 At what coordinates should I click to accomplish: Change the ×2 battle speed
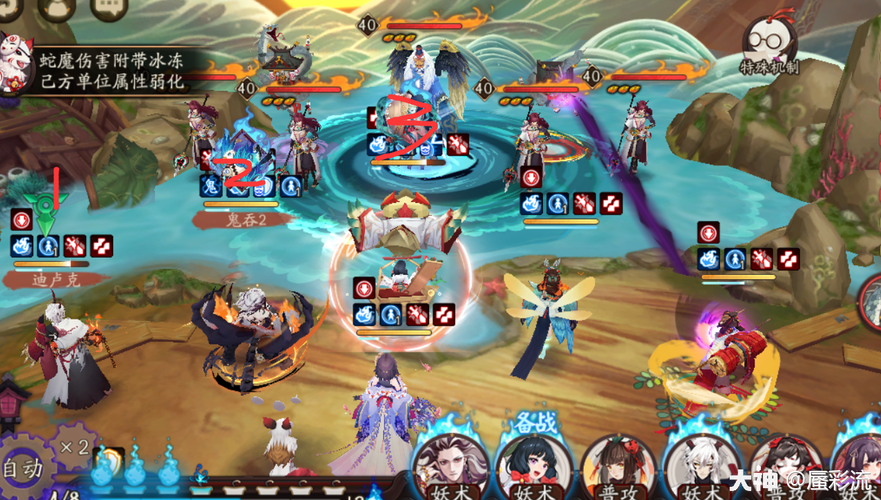(73, 446)
